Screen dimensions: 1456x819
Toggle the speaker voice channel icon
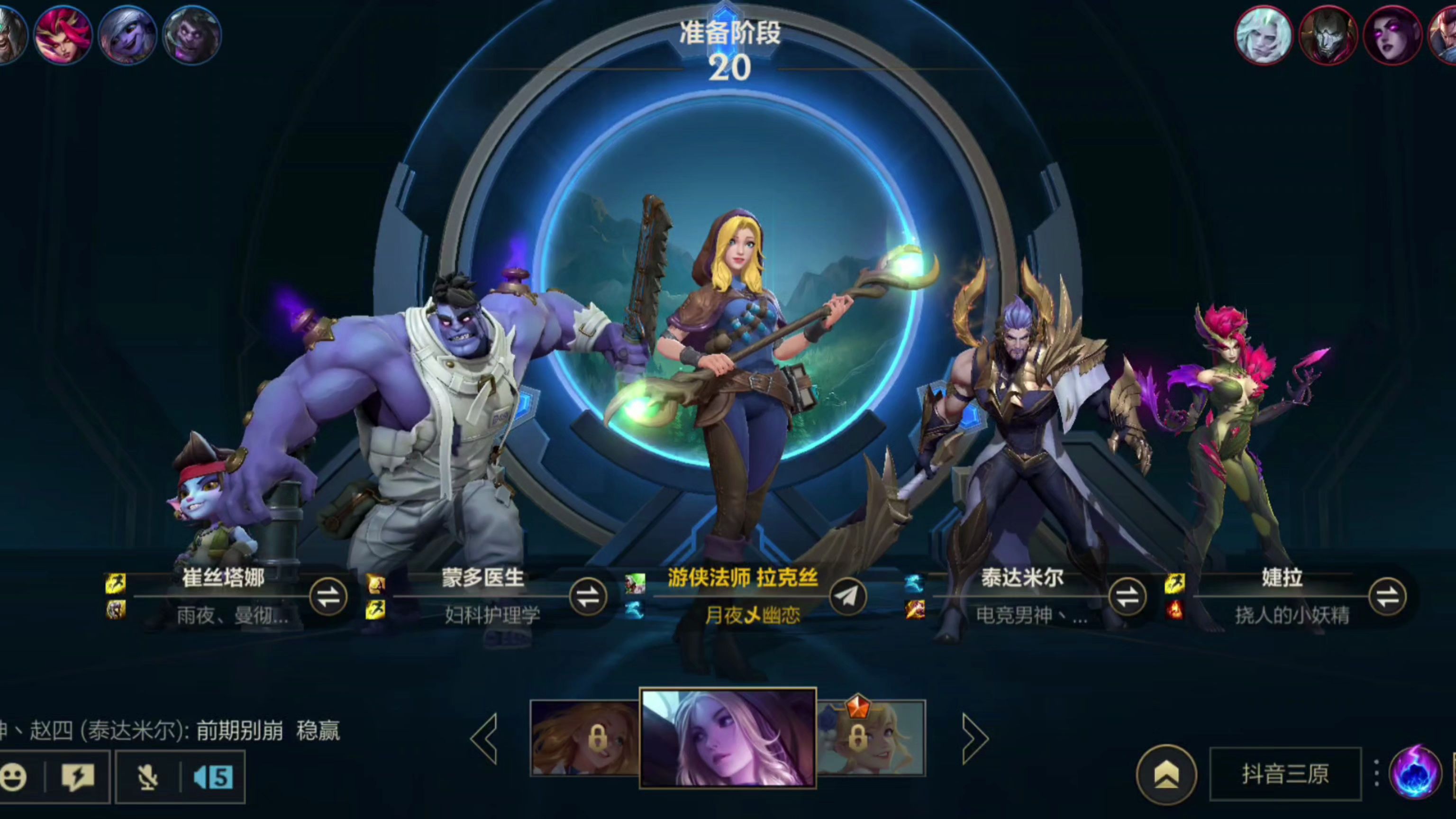coord(212,777)
